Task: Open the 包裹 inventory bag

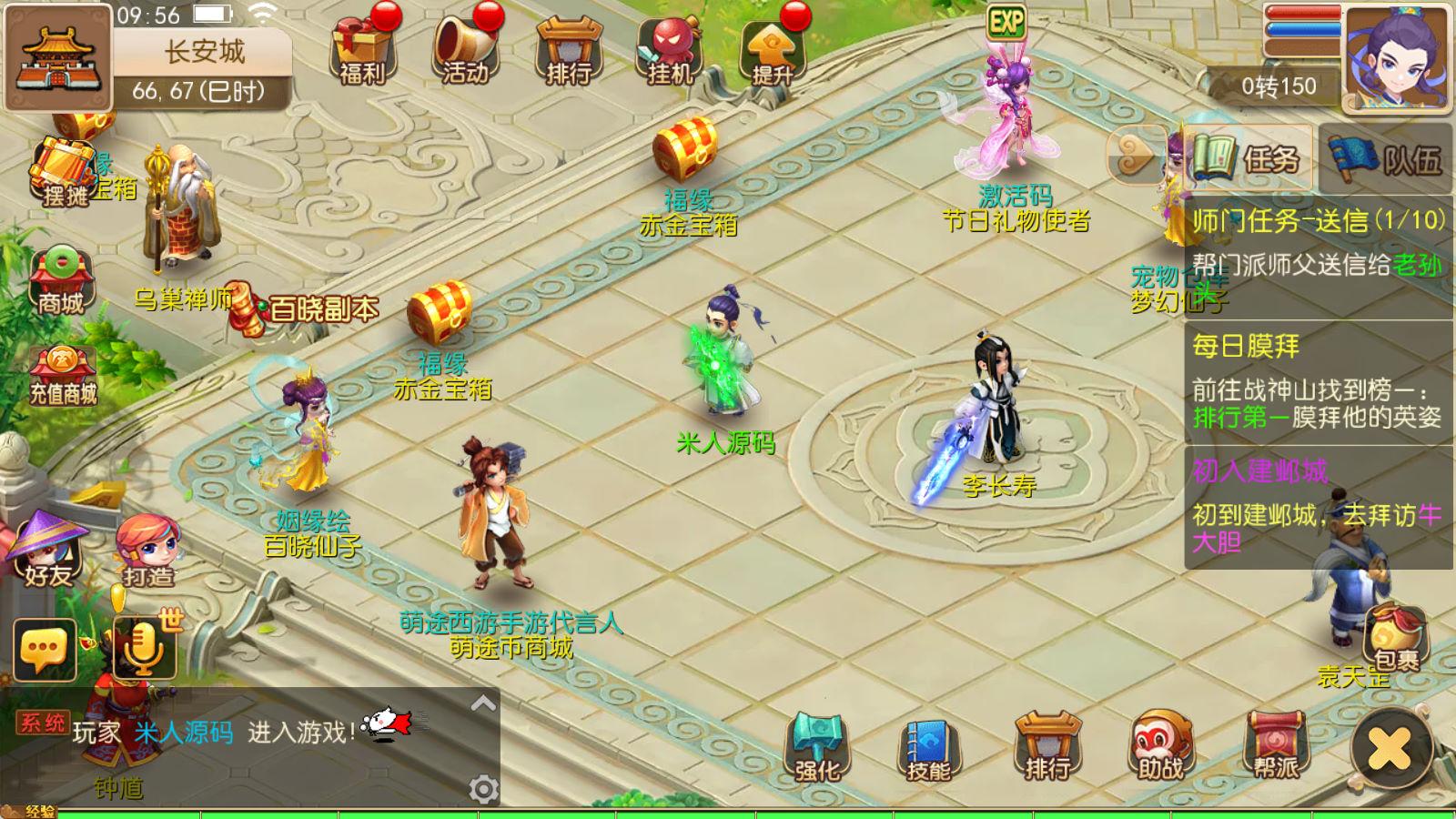Action: pyautogui.click(x=1394, y=635)
